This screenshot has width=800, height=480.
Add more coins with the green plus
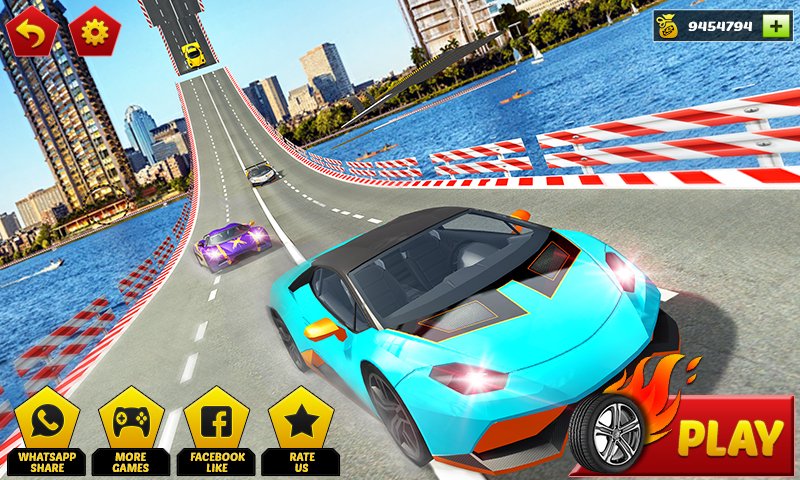[x=775, y=27]
